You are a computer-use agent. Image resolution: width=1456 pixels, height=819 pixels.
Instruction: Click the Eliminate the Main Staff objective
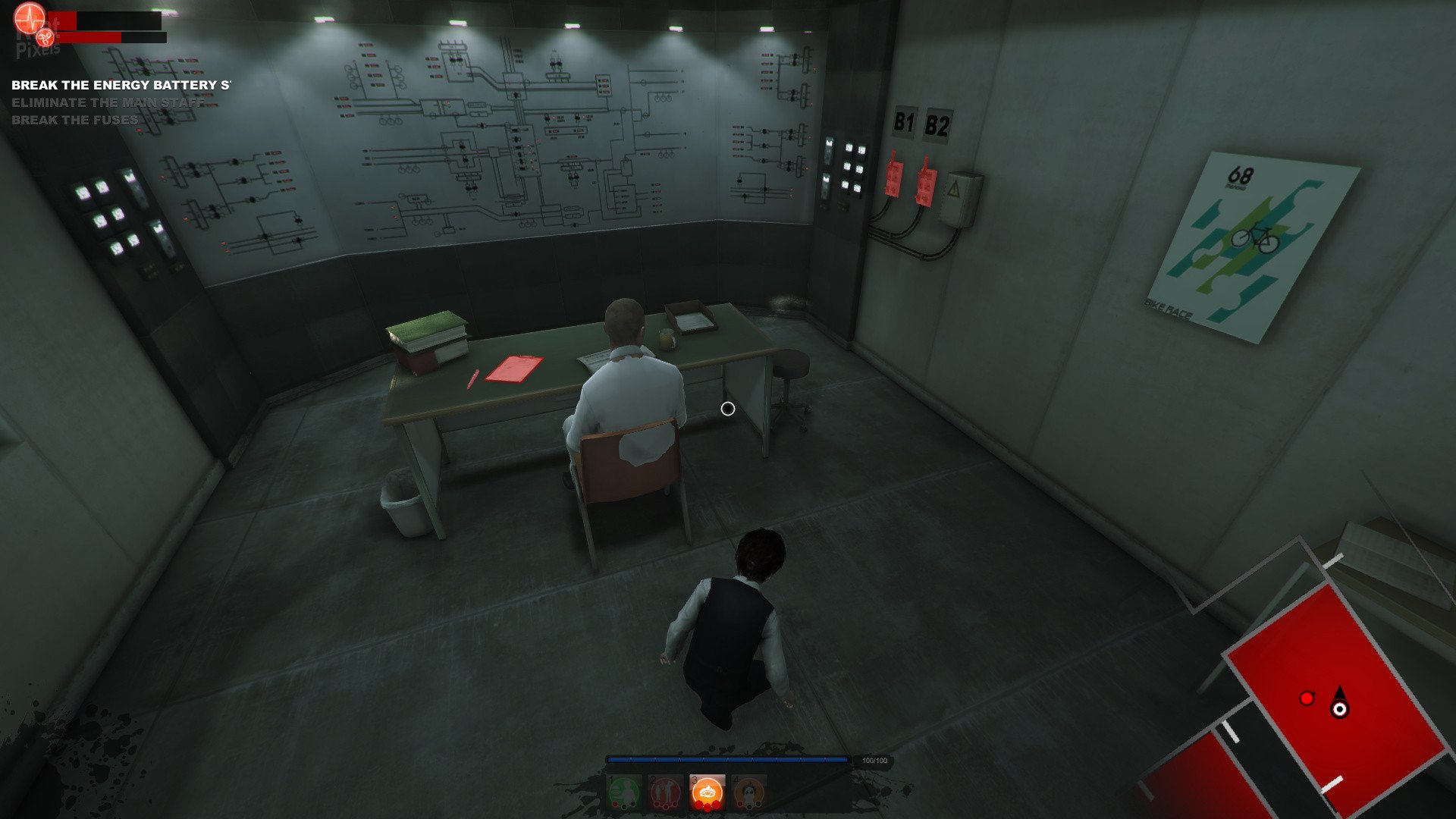tap(108, 102)
